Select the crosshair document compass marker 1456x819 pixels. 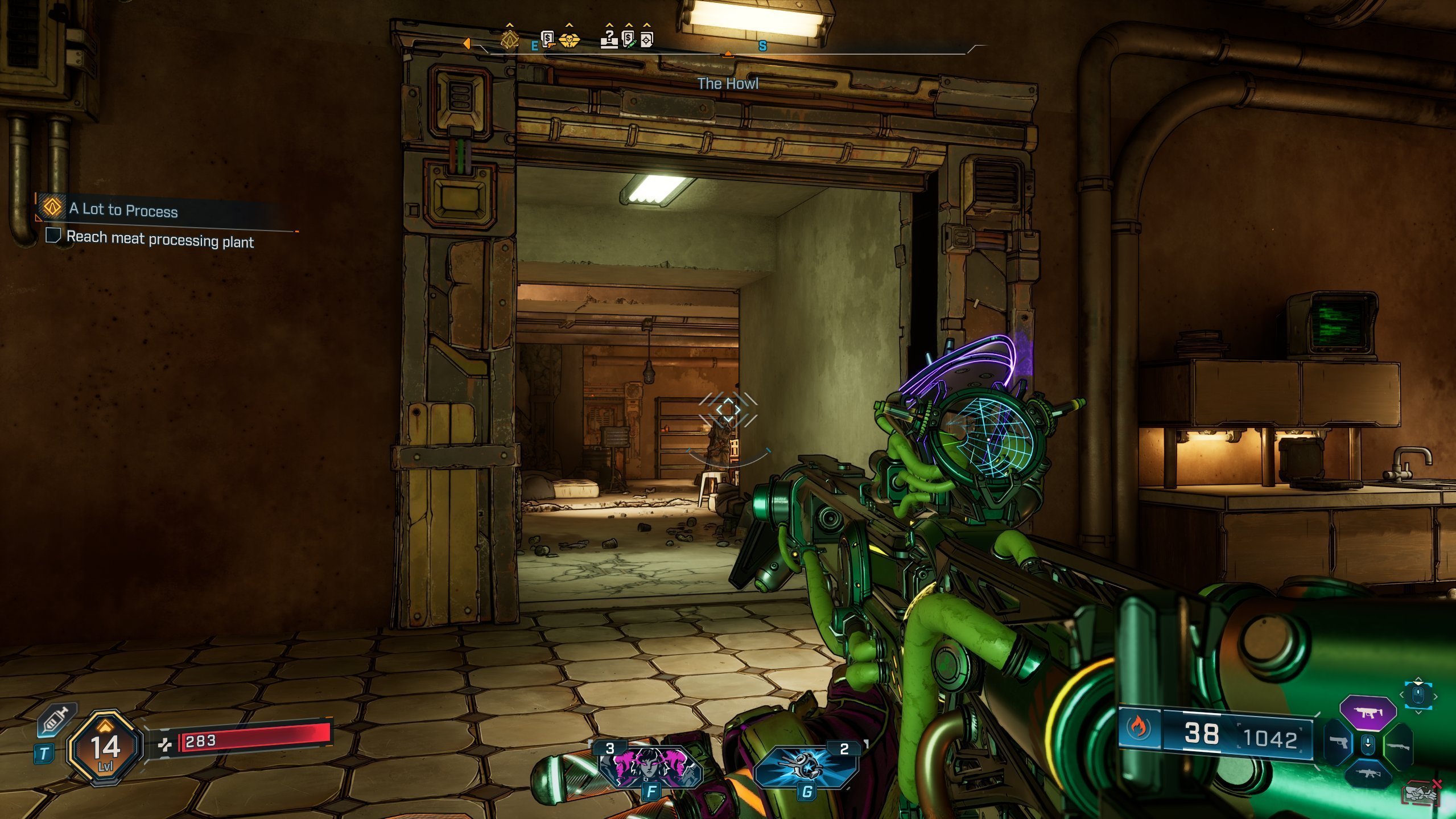click(x=647, y=39)
